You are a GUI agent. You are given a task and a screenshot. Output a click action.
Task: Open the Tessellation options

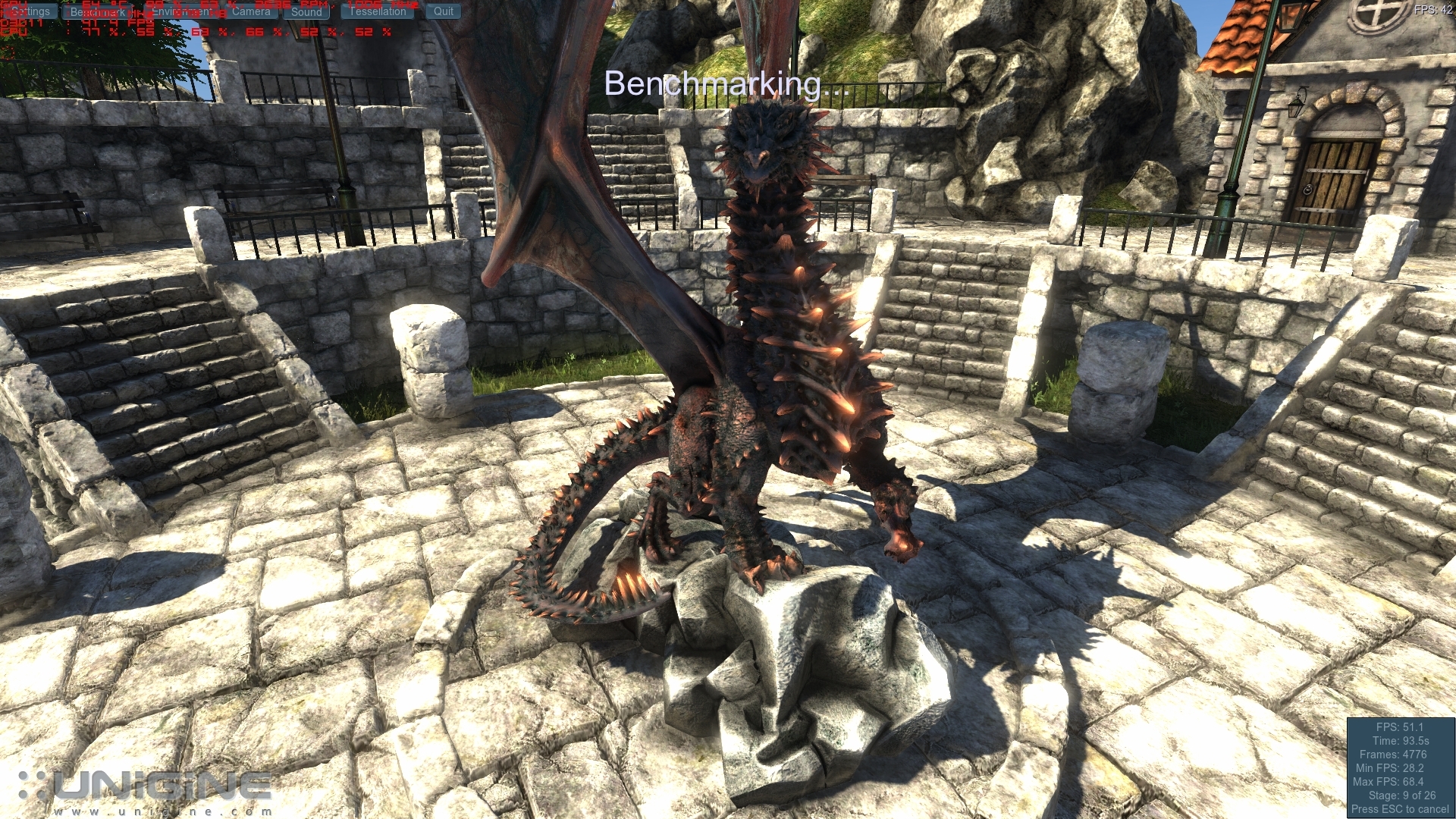(x=378, y=11)
